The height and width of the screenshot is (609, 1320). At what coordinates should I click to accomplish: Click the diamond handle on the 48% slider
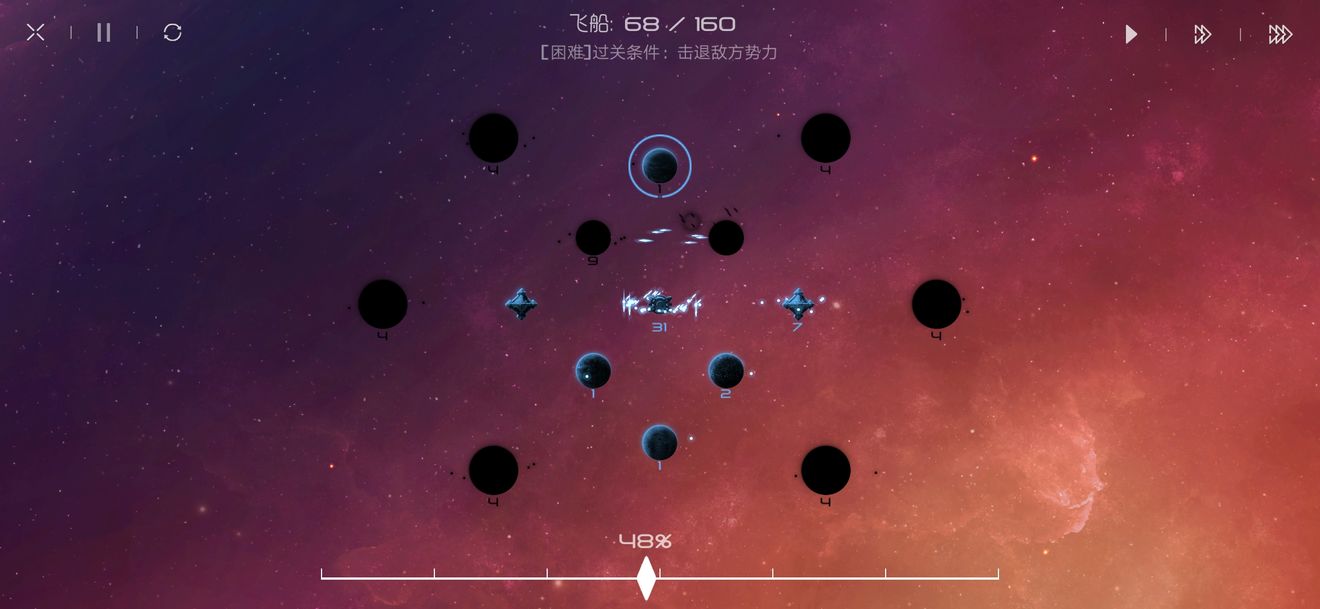[646, 577]
